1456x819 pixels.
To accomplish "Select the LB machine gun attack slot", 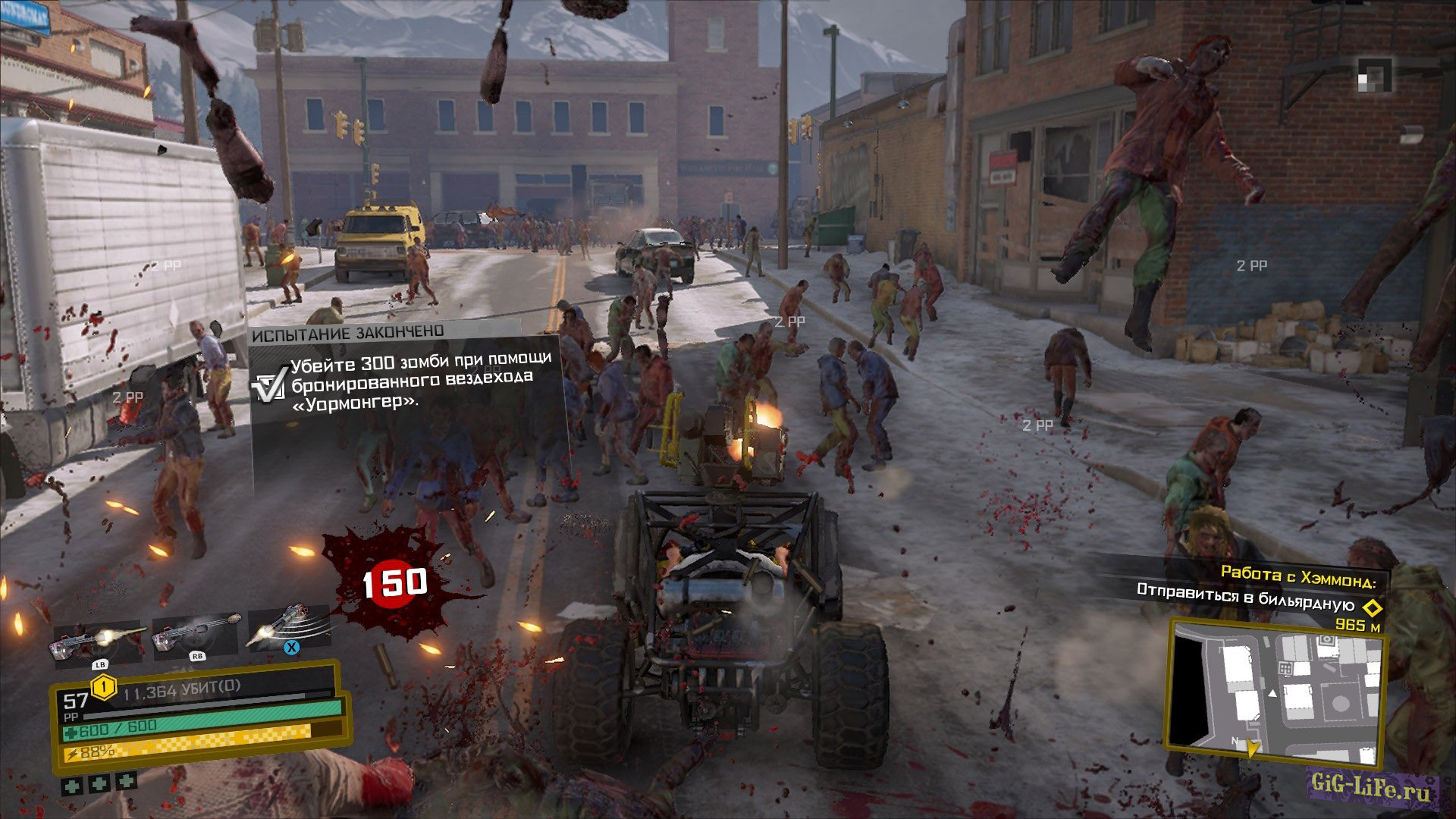I will 98,641.
